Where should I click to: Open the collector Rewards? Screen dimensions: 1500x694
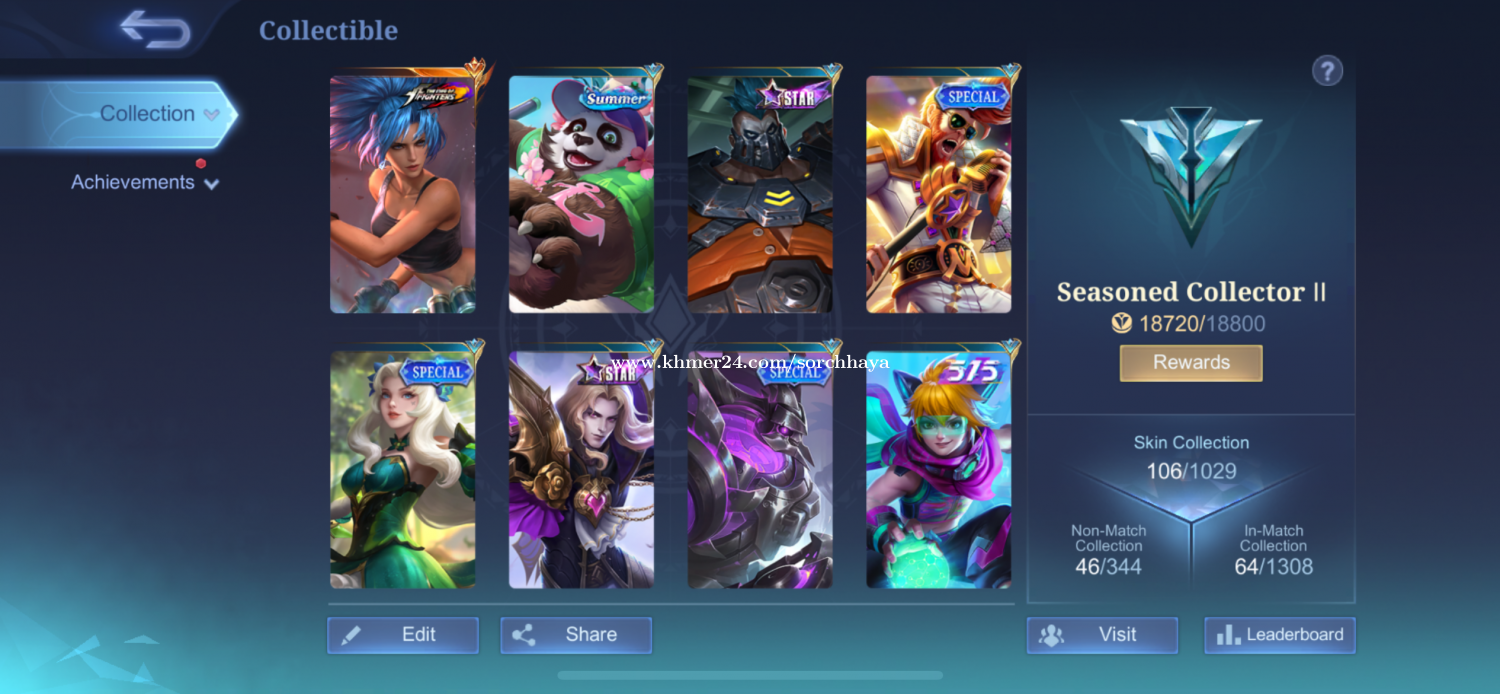[1191, 363]
